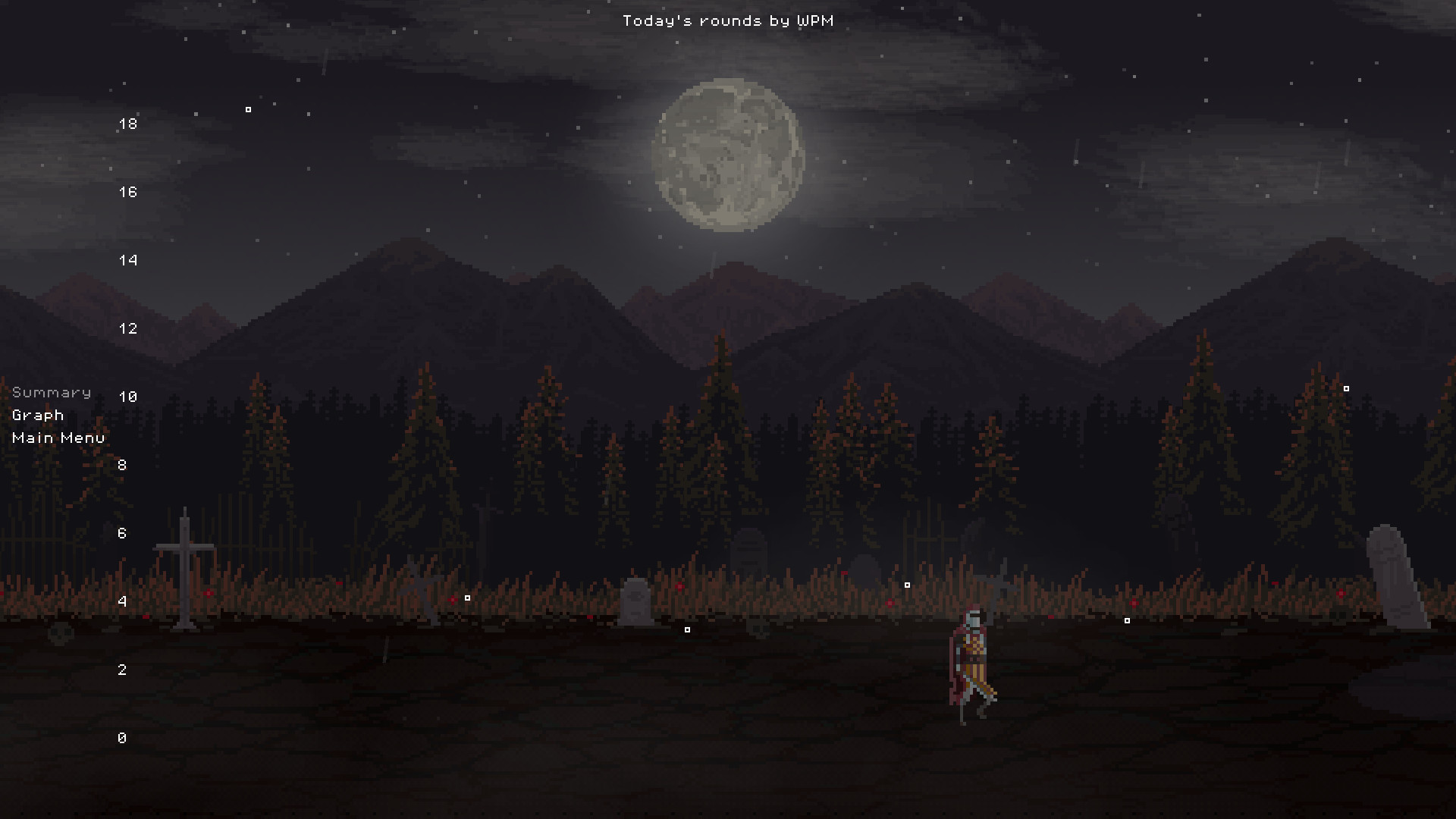Click the 10 axis label
1456x819 pixels.
point(127,396)
